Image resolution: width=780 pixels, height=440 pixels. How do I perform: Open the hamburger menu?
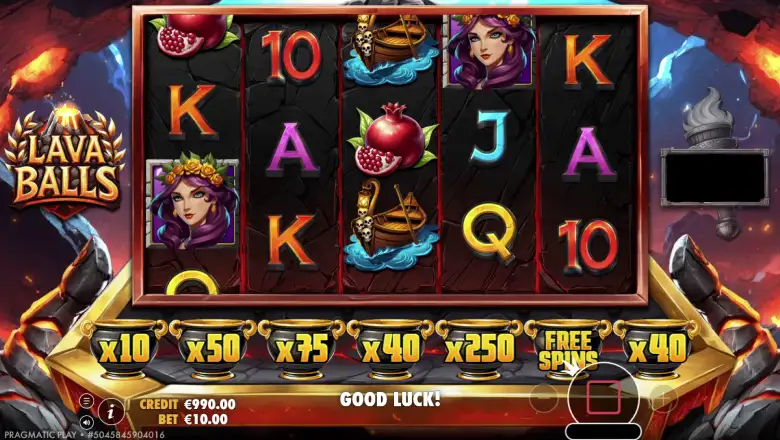(86, 401)
